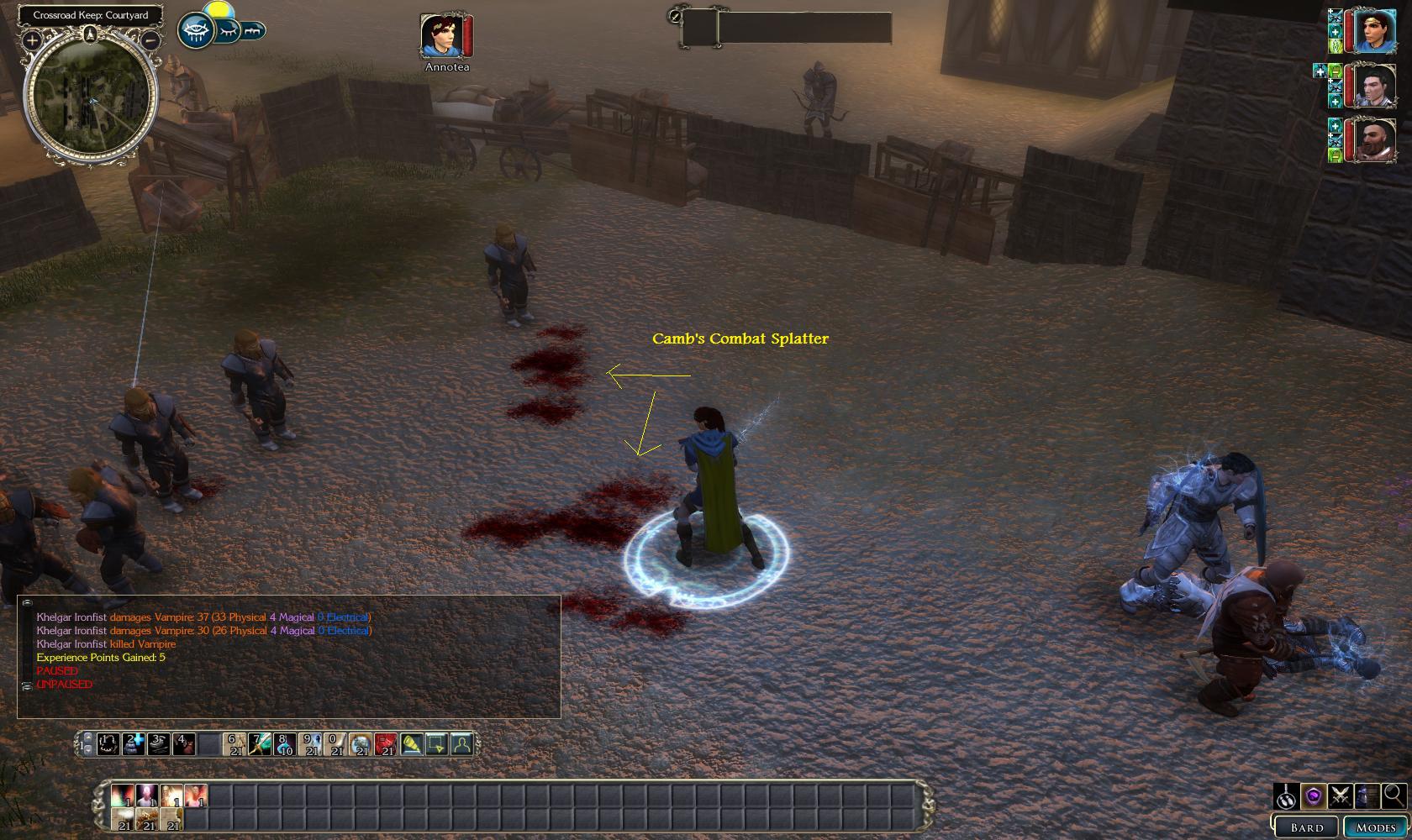1412x840 pixels.
Task: Use the hotbar slot numbered 7
Action: tap(260, 744)
